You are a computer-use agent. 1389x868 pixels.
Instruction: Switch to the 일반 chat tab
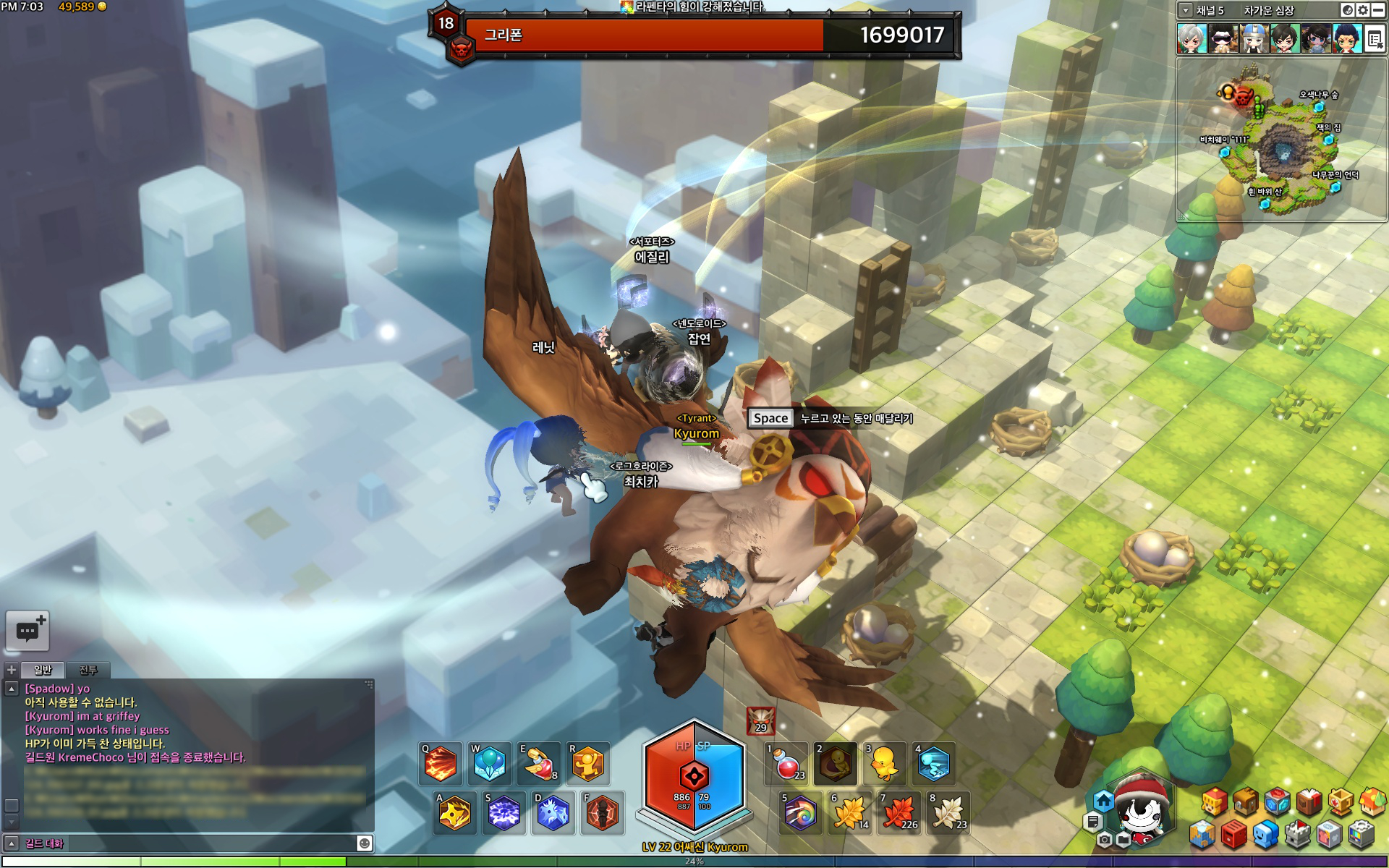(43, 670)
